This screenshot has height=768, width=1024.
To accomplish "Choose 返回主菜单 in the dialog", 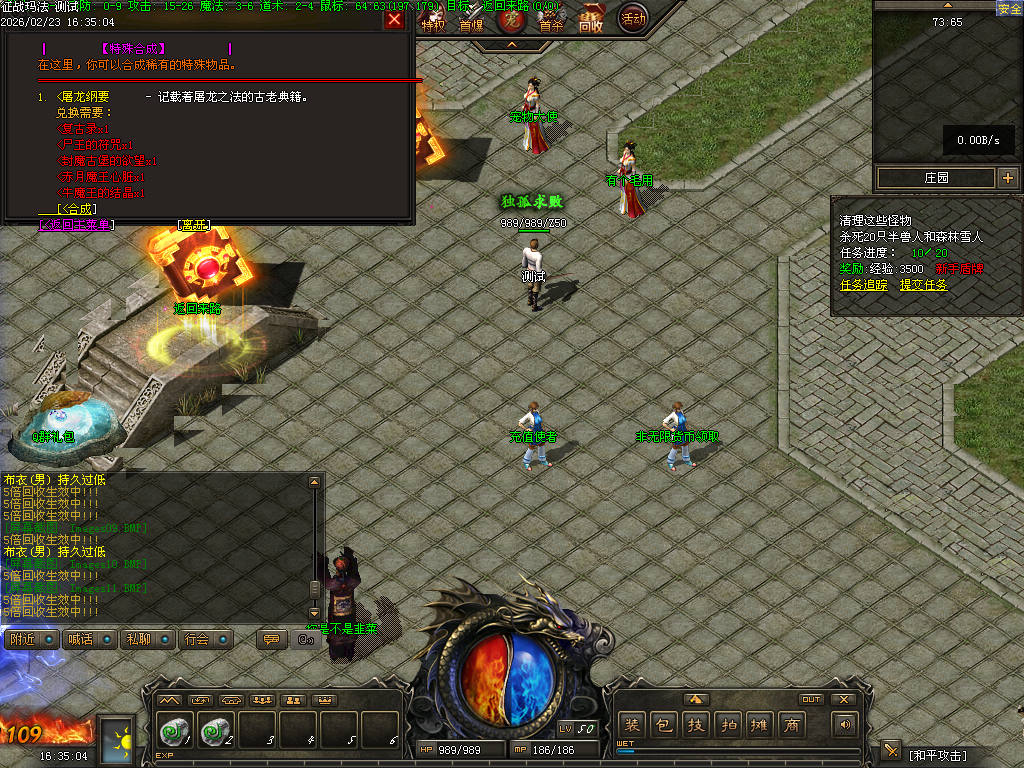I will click(x=76, y=225).
